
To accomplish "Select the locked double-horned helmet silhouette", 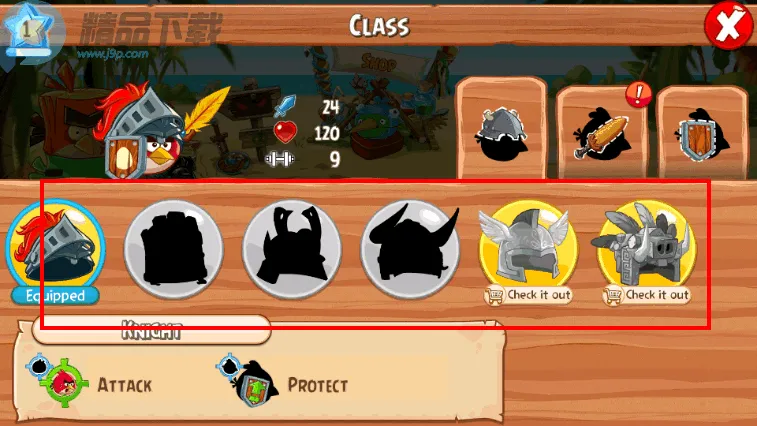I will point(291,244).
